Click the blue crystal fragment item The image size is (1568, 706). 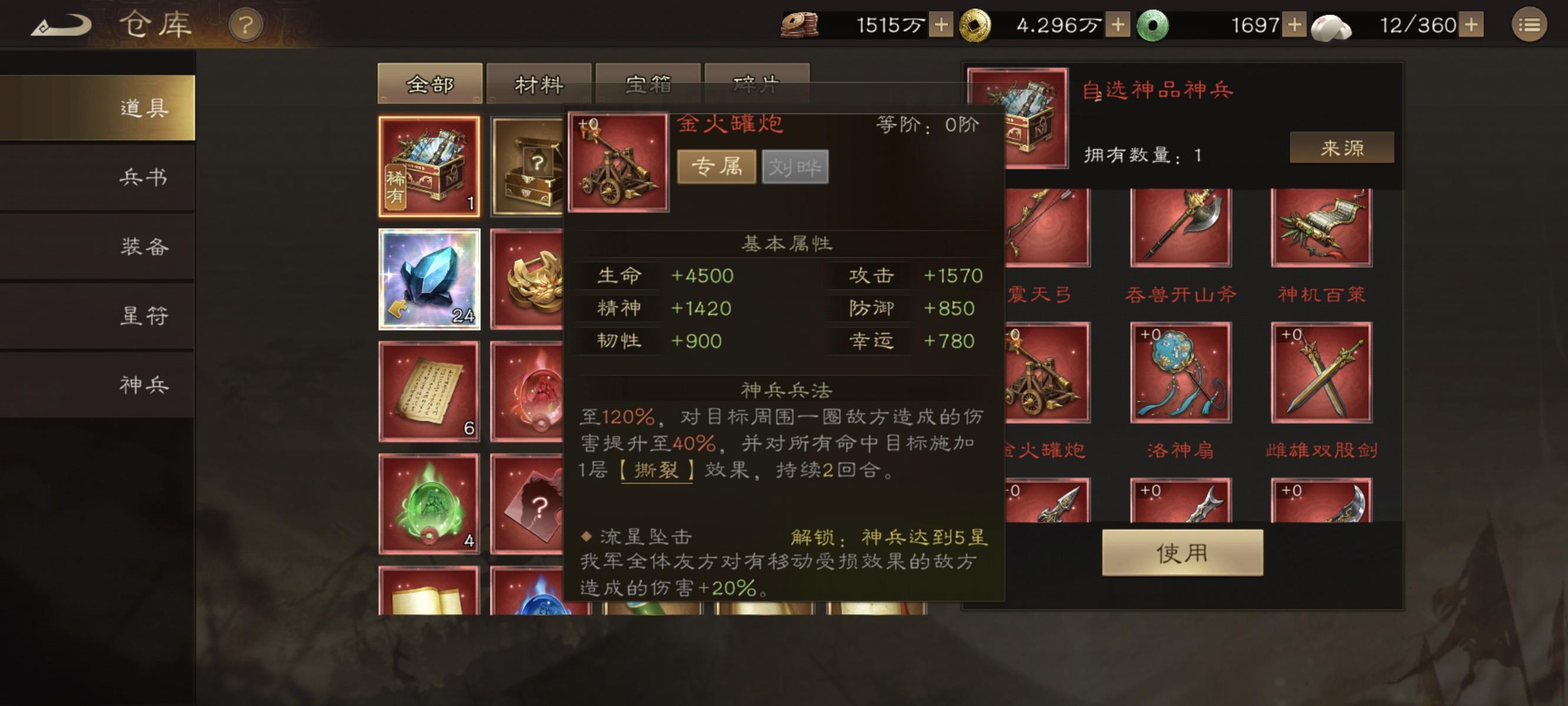(x=430, y=280)
